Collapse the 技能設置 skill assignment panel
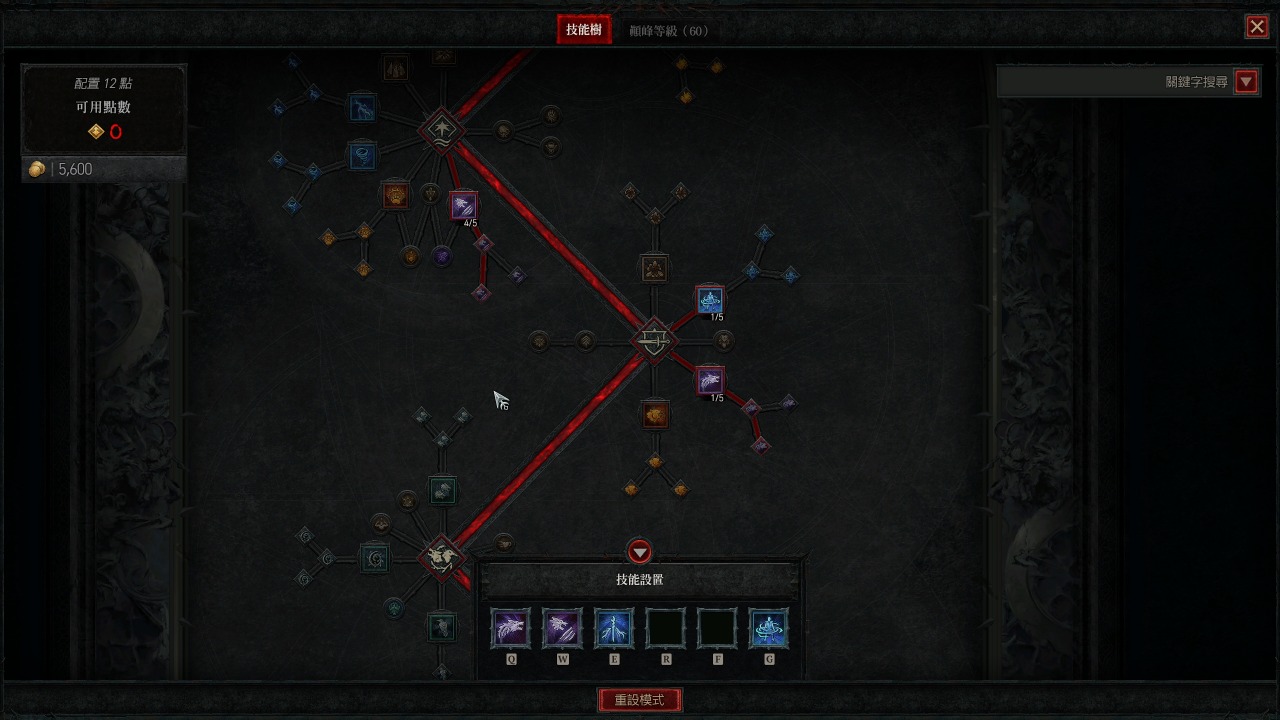Screen dimensions: 1280x720 [639, 552]
